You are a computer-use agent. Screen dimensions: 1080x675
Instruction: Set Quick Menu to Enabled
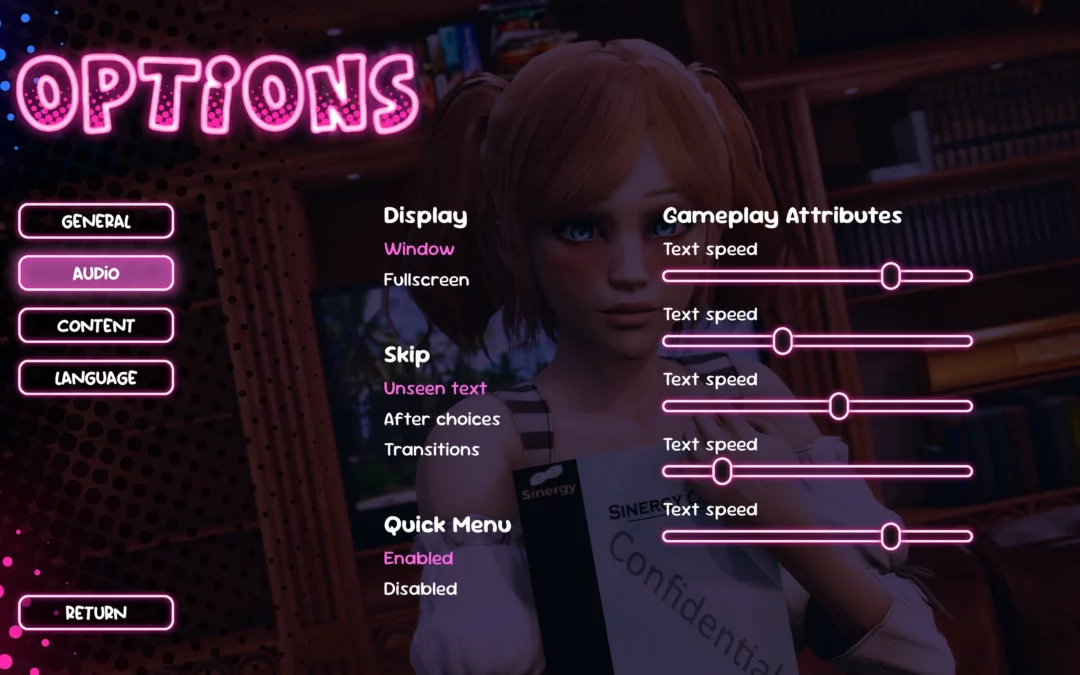coord(418,558)
